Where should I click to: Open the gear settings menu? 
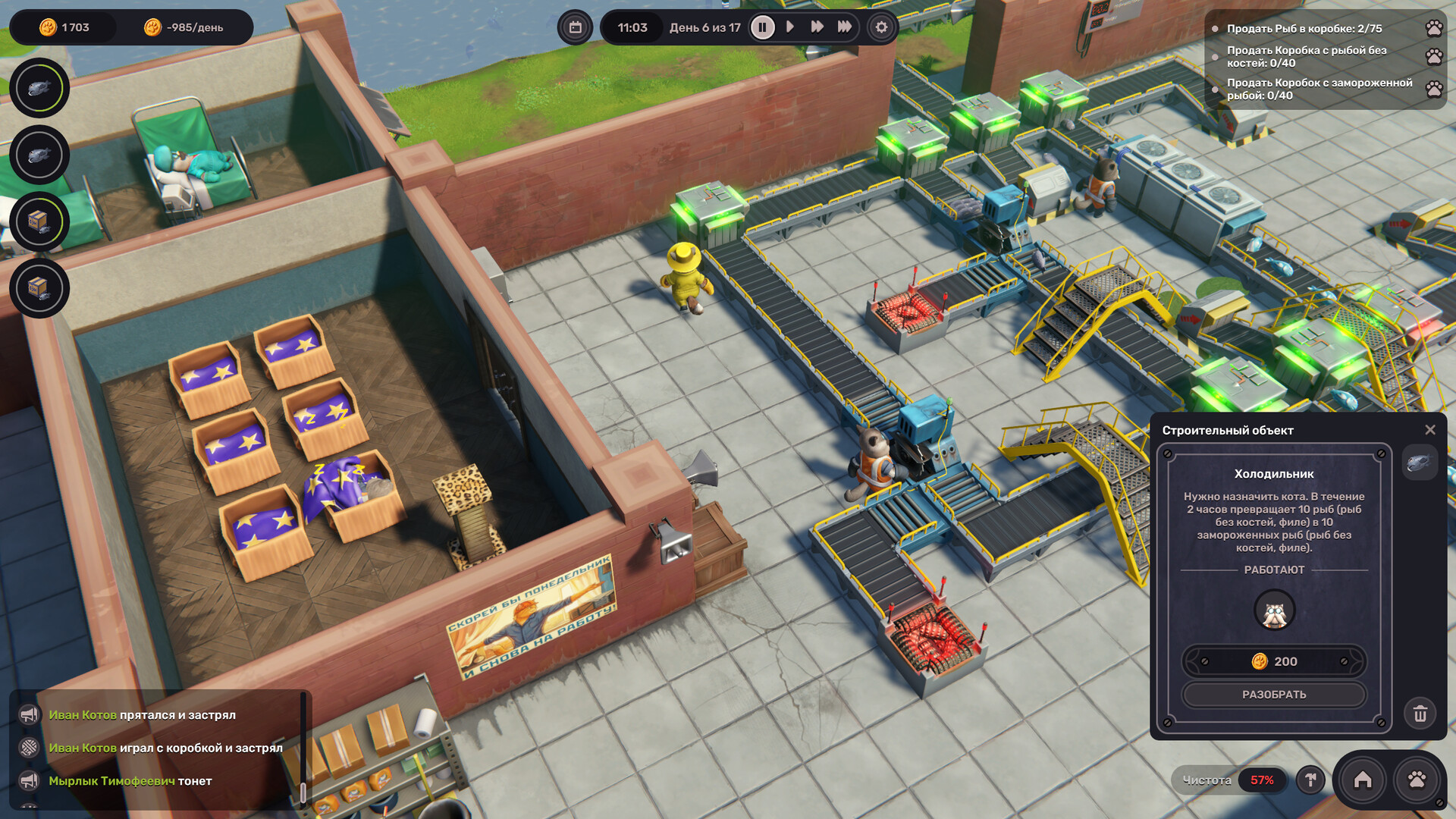[881, 28]
